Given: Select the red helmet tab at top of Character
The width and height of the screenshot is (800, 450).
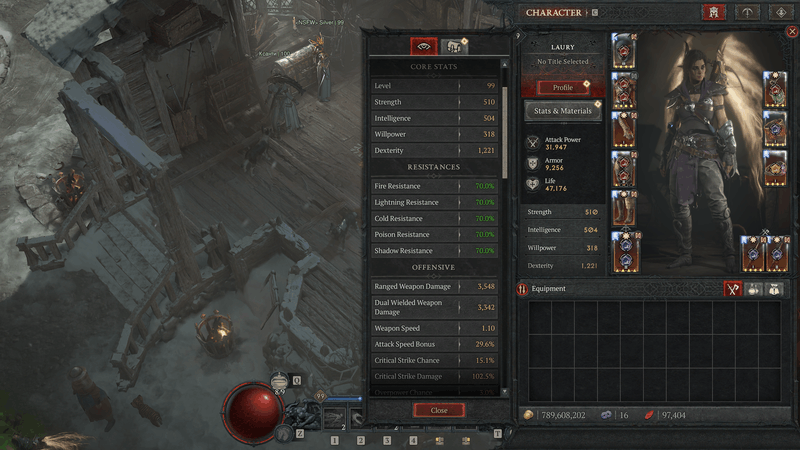Looking at the screenshot, I should coord(714,13).
